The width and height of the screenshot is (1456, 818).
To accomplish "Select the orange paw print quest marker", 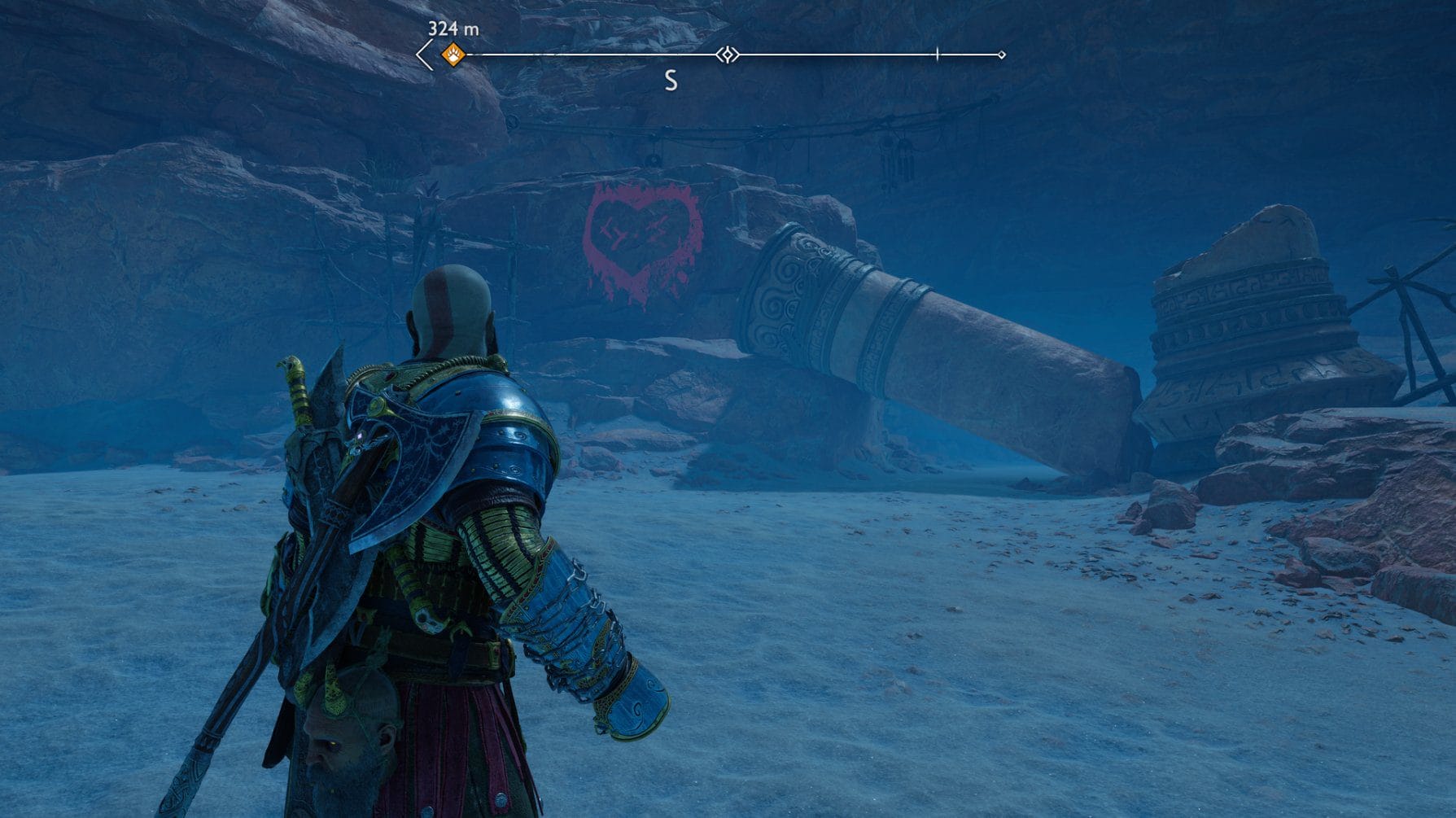I will 453,55.
